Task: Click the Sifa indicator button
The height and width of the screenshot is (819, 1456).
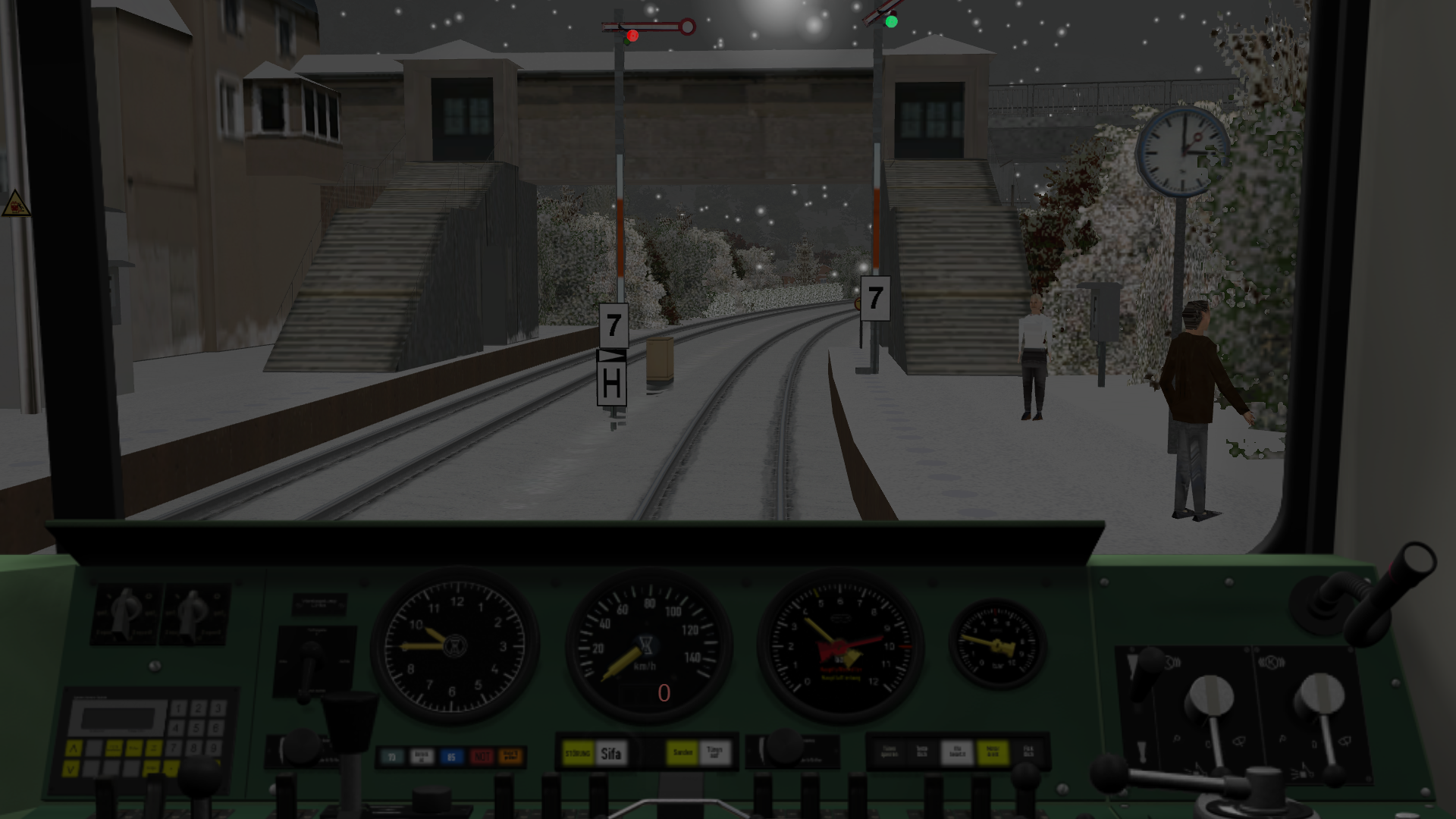Action: coord(611,754)
